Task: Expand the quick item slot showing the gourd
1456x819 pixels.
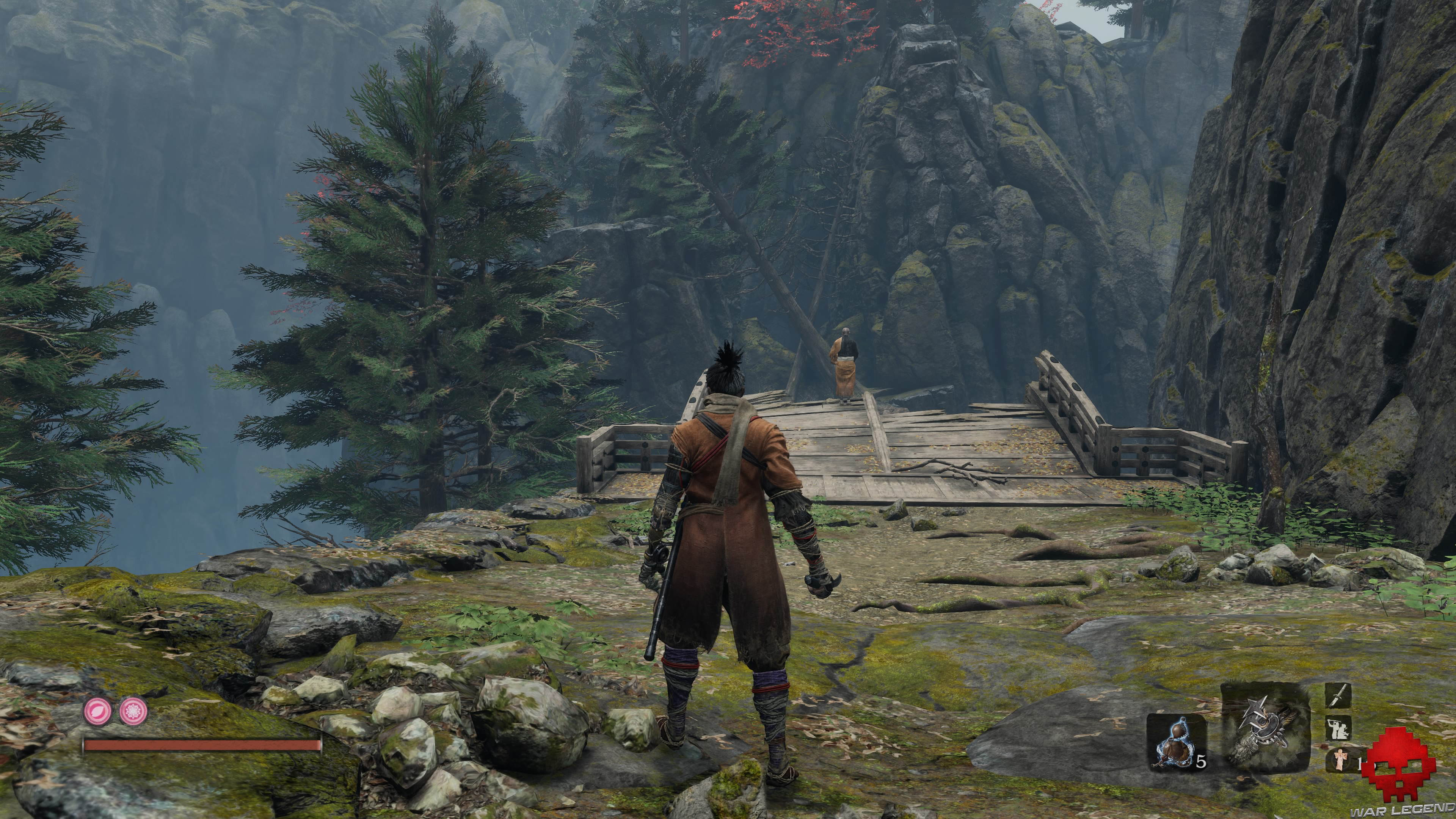Action: 1176,743
